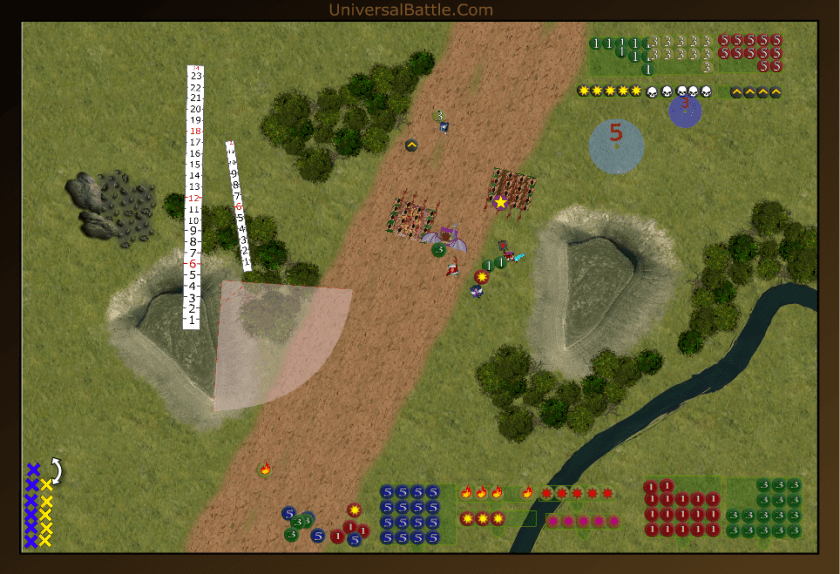Image resolution: width=840 pixels, height=574 pixels.
Task: Pick the chevron token beside the forest
Action: 411,146
